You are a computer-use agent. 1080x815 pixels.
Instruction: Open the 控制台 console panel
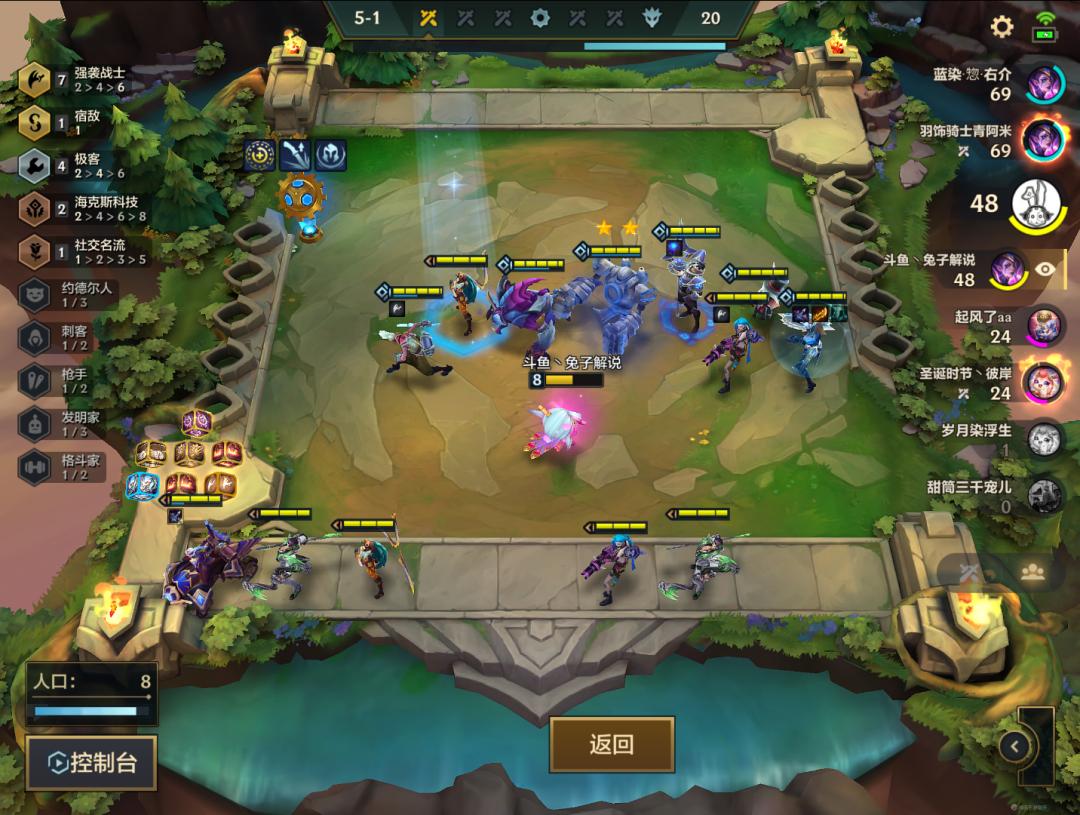point(92,764)
